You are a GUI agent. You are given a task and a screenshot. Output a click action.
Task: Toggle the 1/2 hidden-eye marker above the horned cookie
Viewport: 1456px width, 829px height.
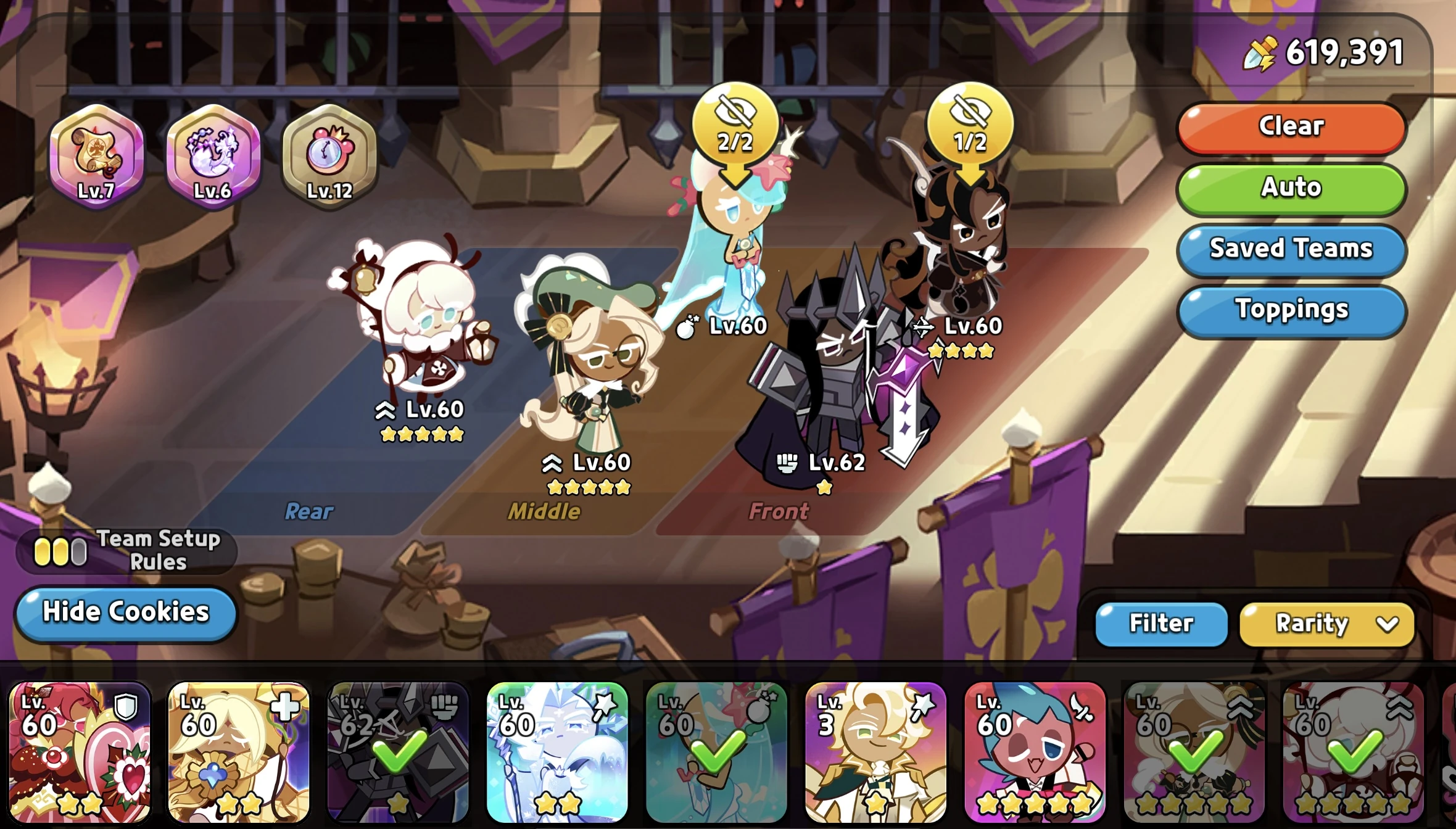(972, 121)
